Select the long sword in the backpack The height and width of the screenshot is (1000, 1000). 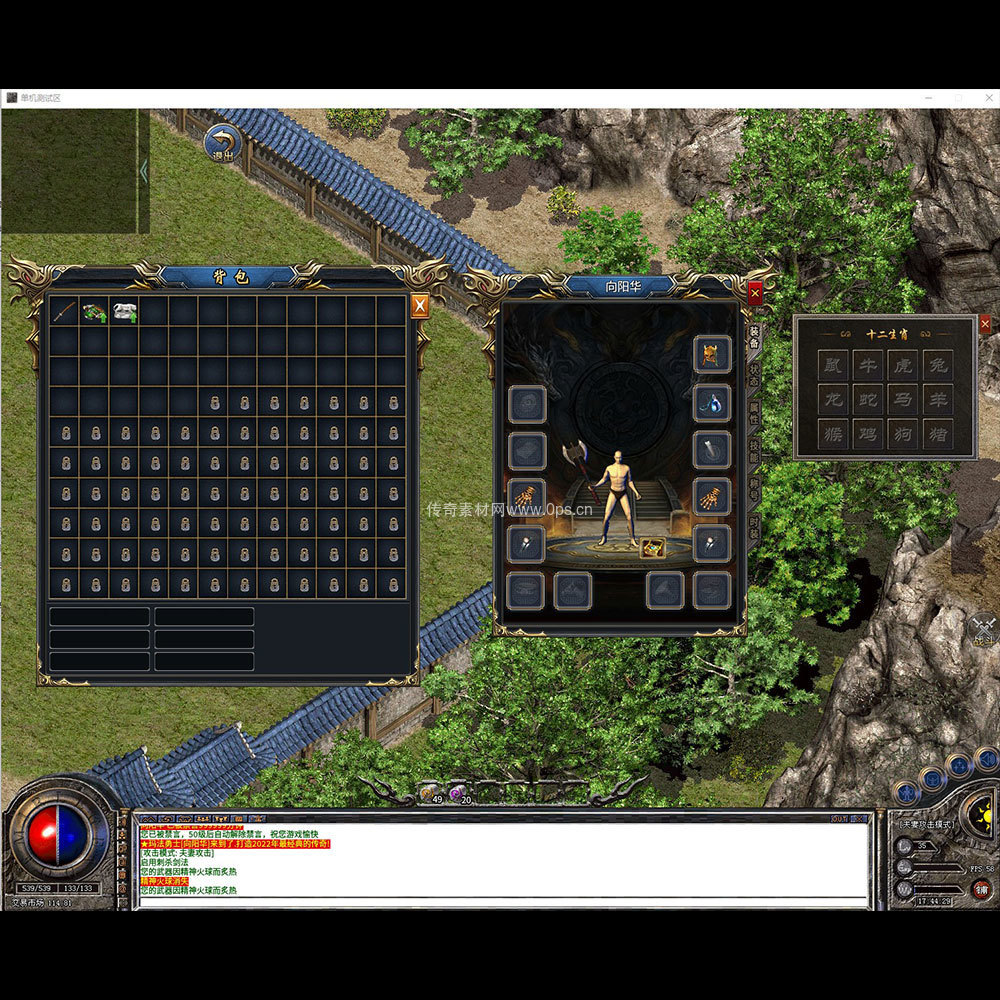65,311
